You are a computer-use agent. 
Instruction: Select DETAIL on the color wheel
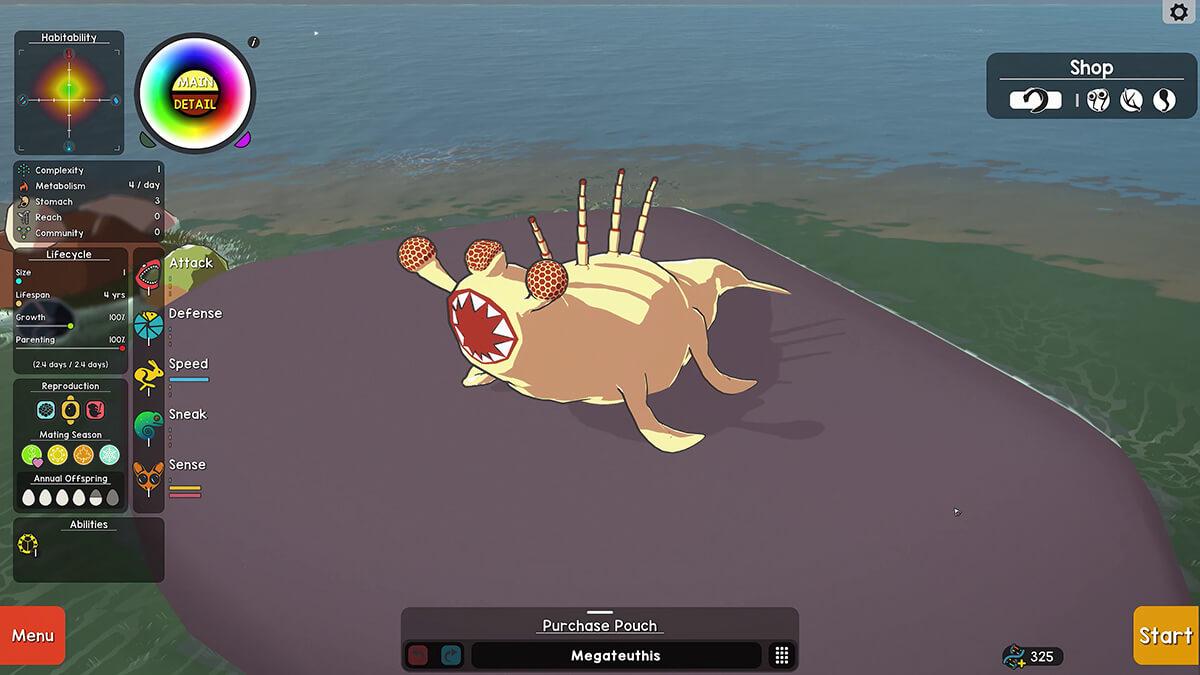tap(194, 104)
